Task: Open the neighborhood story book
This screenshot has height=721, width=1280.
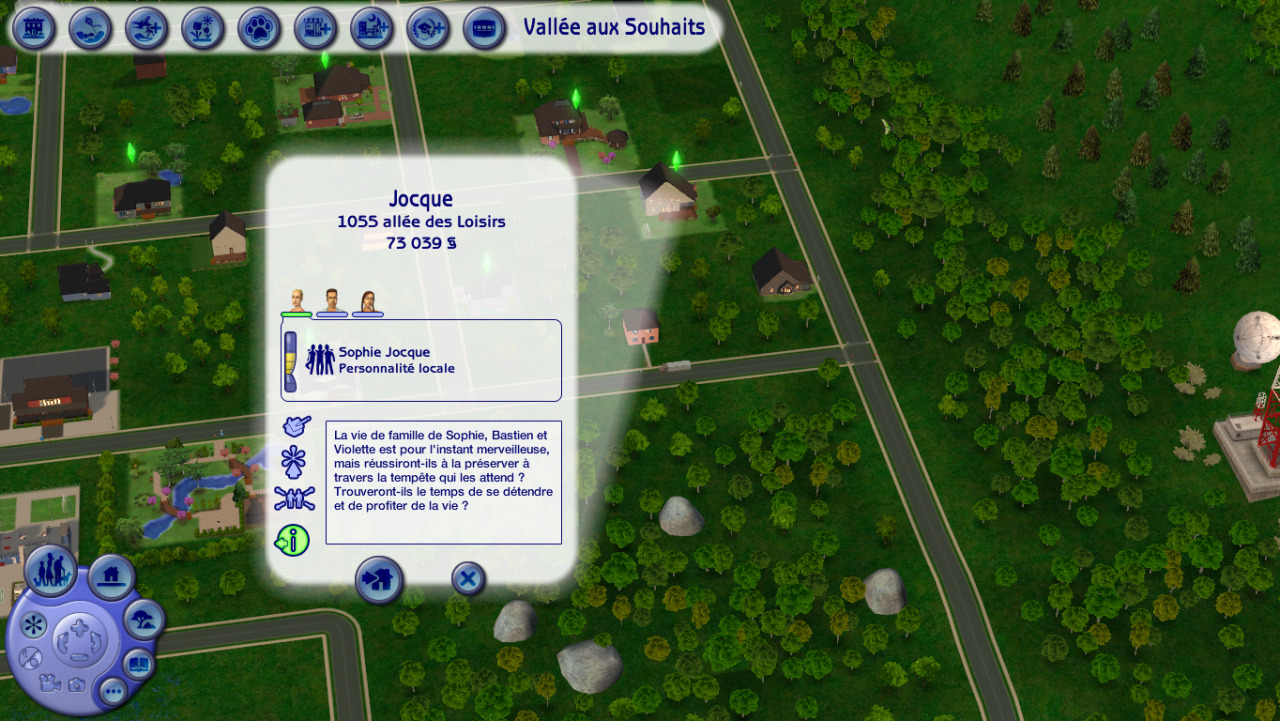Action: point(138,663)
